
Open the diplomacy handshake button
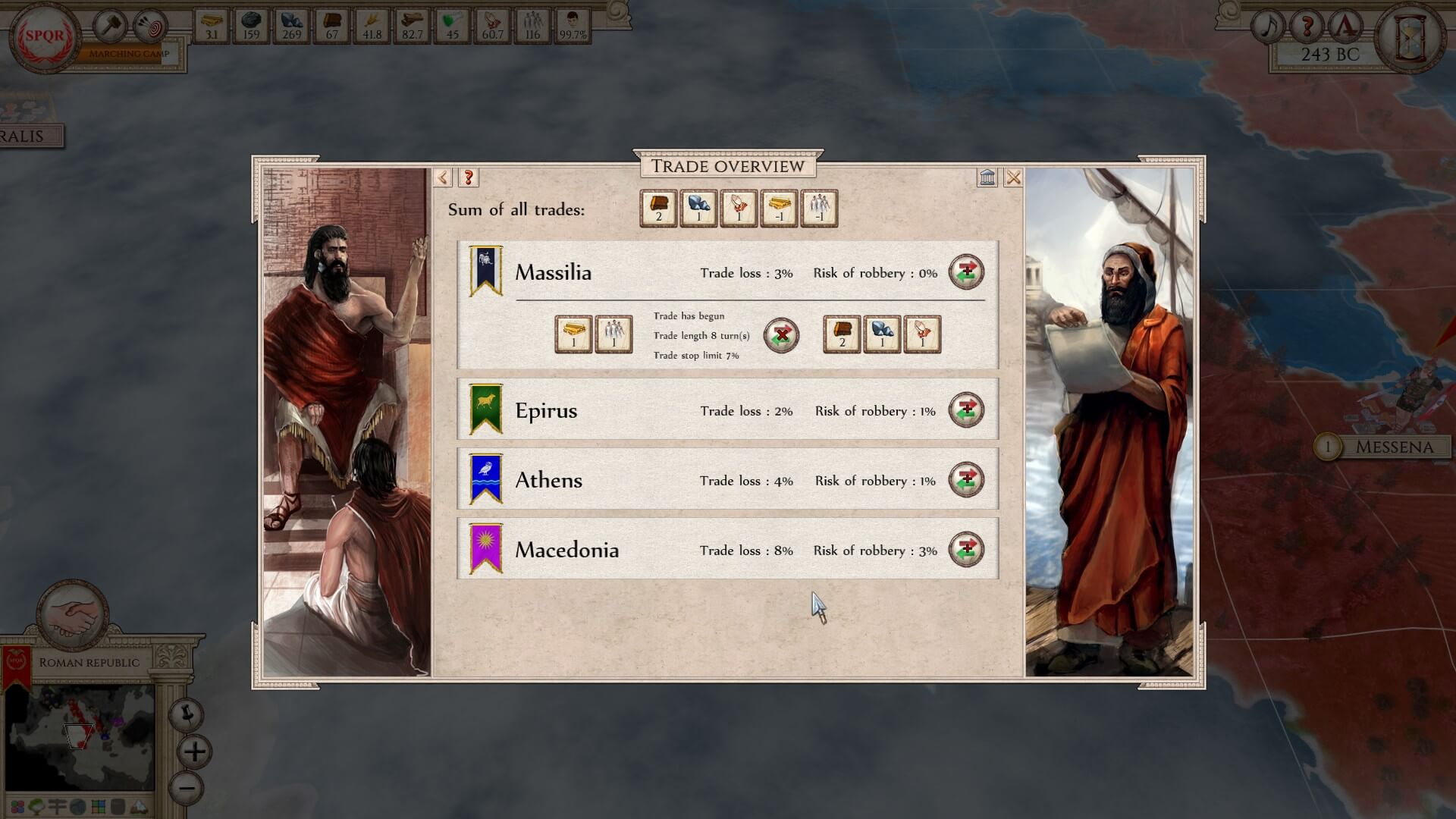coord(73,616)
